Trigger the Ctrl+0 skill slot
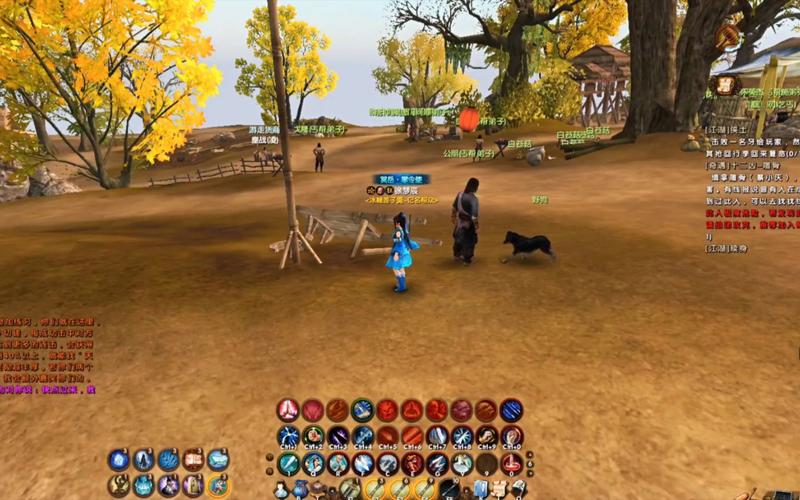800x500 pixels. point(511,436)
